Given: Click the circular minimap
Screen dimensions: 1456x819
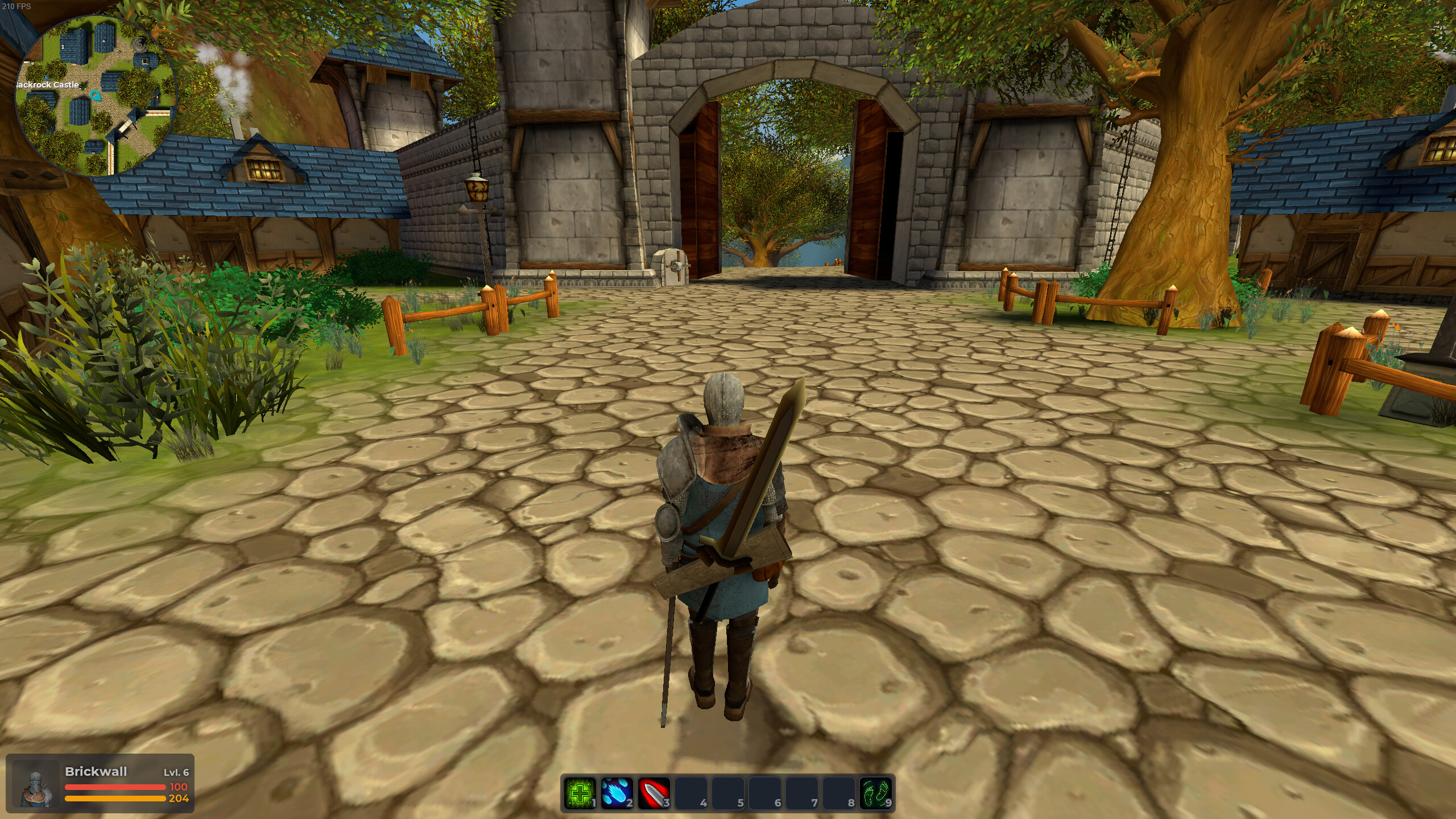Looking at the screenshot, I should point(96,95).
